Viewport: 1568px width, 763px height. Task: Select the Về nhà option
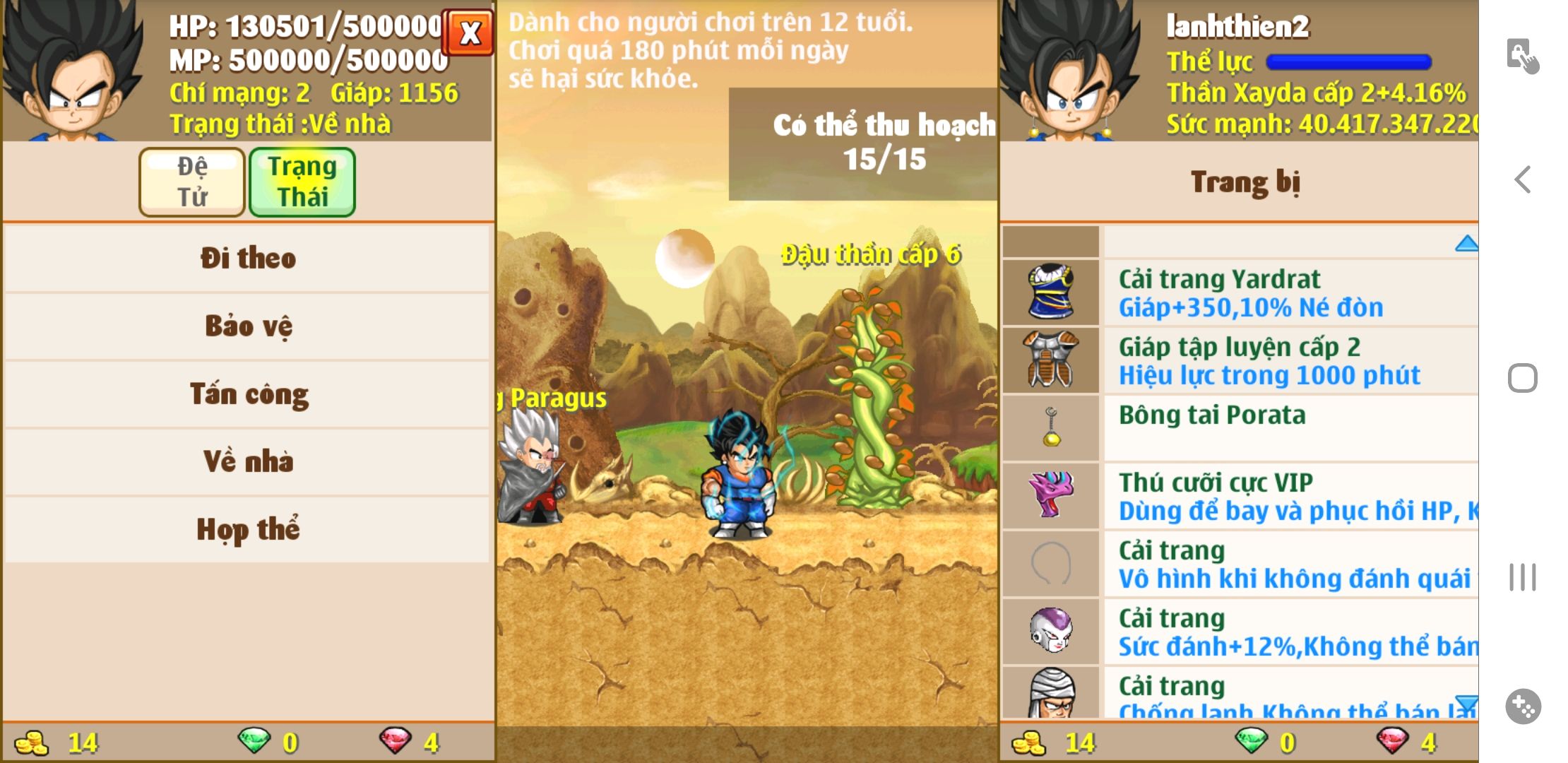(x=247, y=461)
